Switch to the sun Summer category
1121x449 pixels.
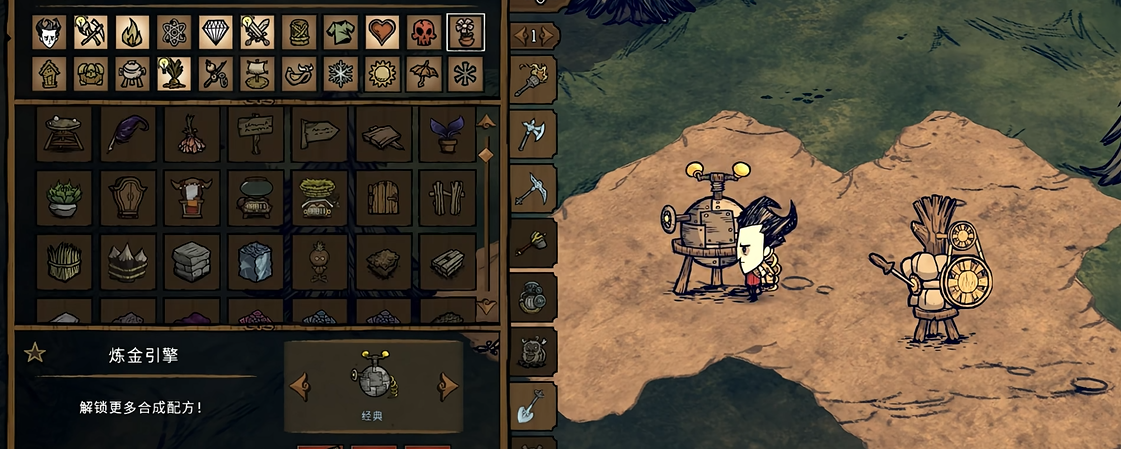382,74
